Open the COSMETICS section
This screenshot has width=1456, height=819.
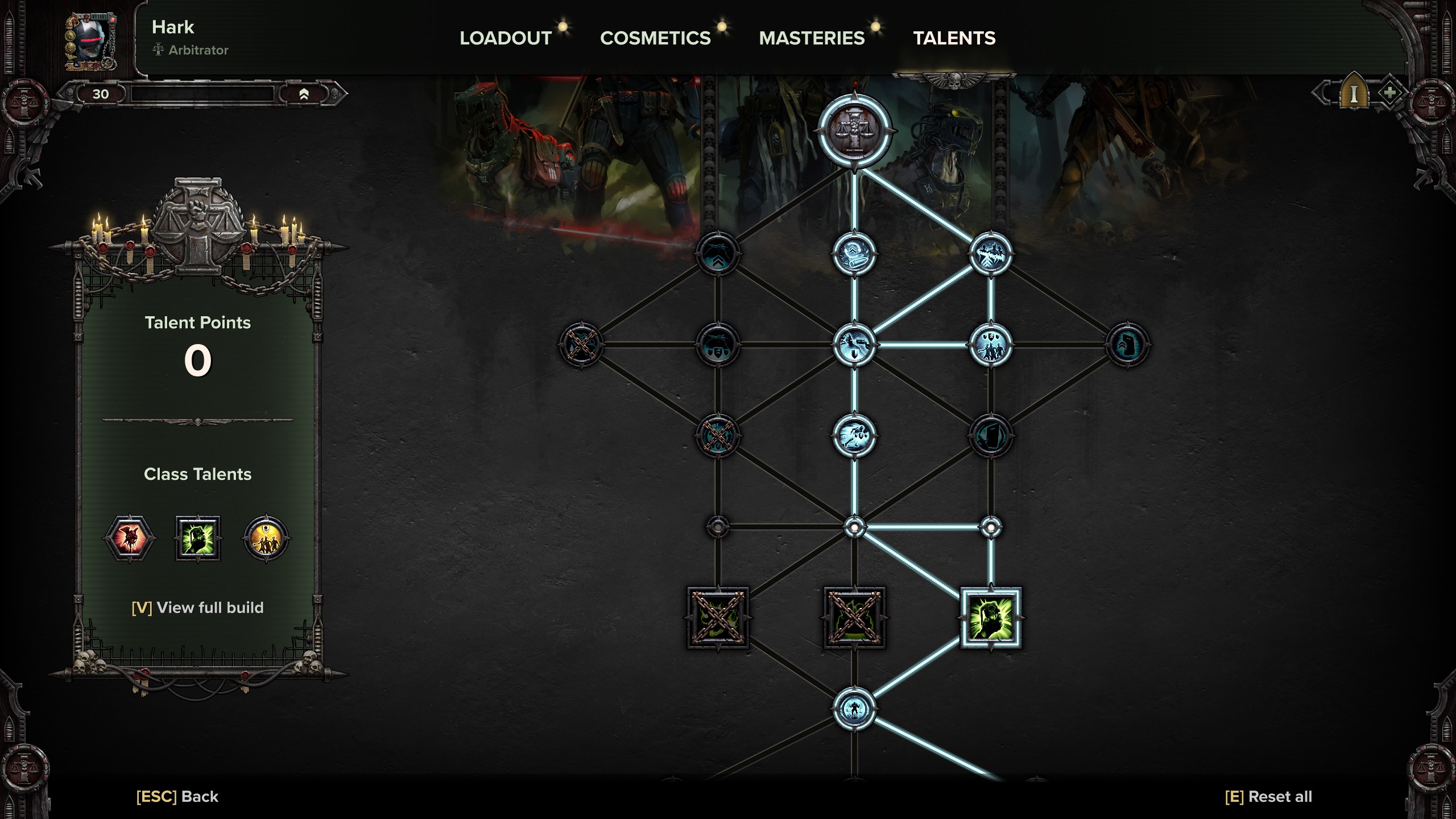(655, 38)
